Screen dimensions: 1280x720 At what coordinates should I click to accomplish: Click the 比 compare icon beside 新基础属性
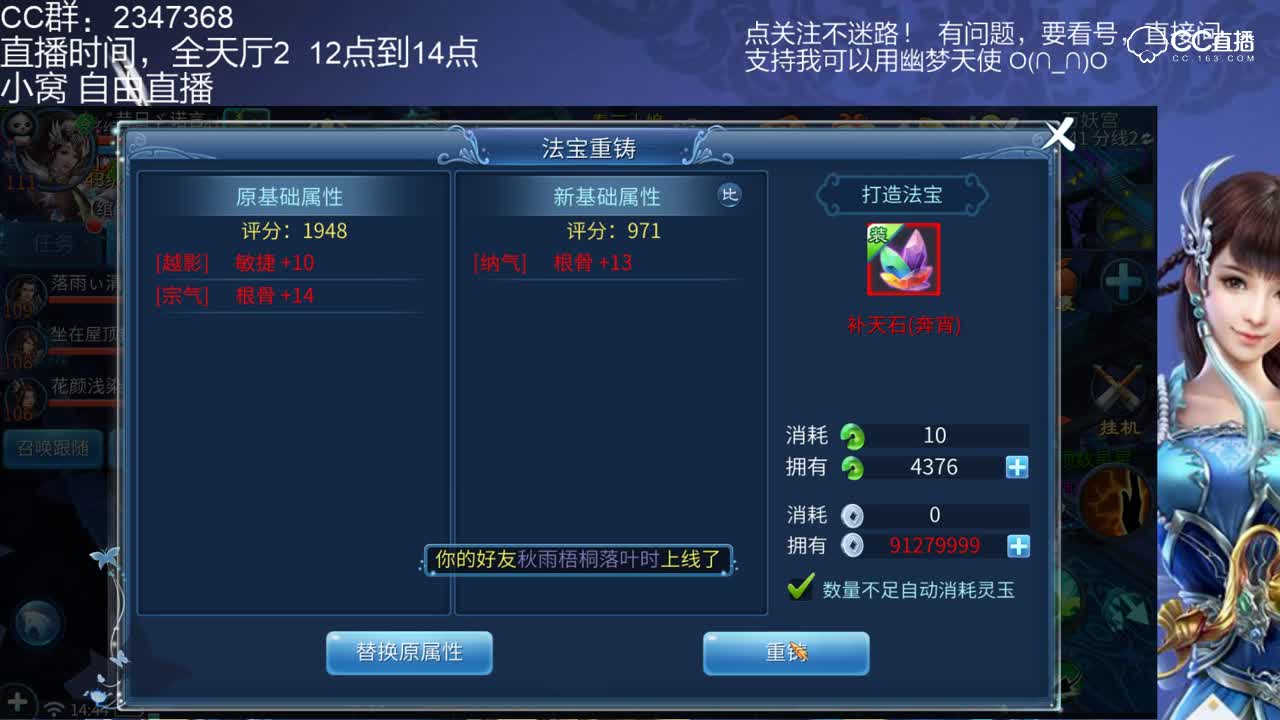[729, 196]
